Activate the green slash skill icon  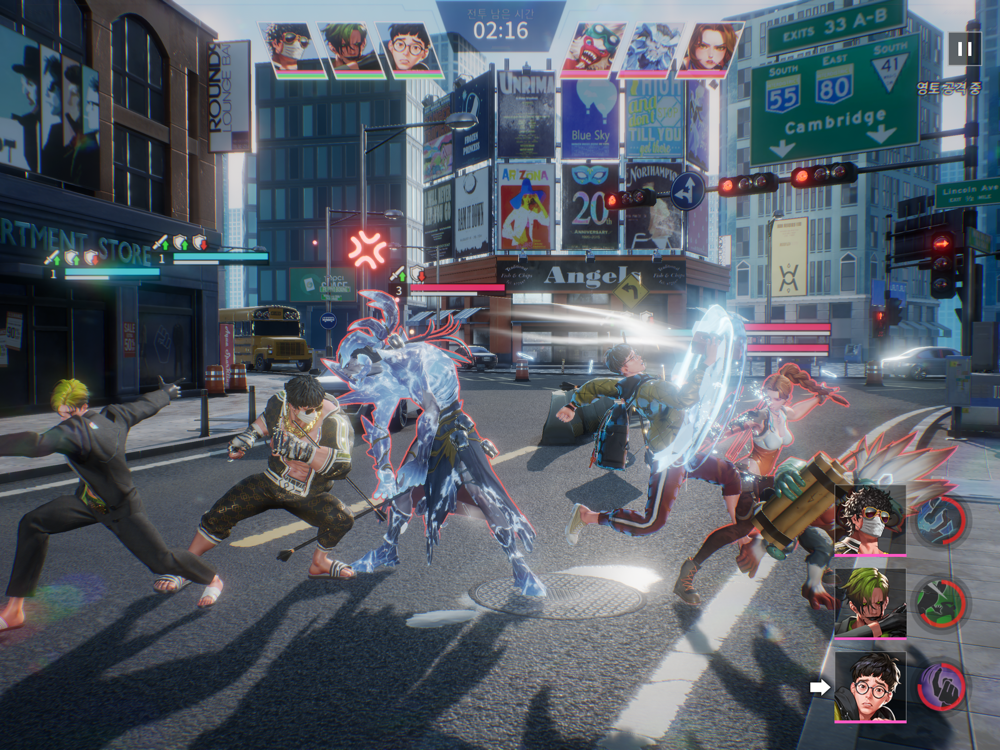pos(940,603)
